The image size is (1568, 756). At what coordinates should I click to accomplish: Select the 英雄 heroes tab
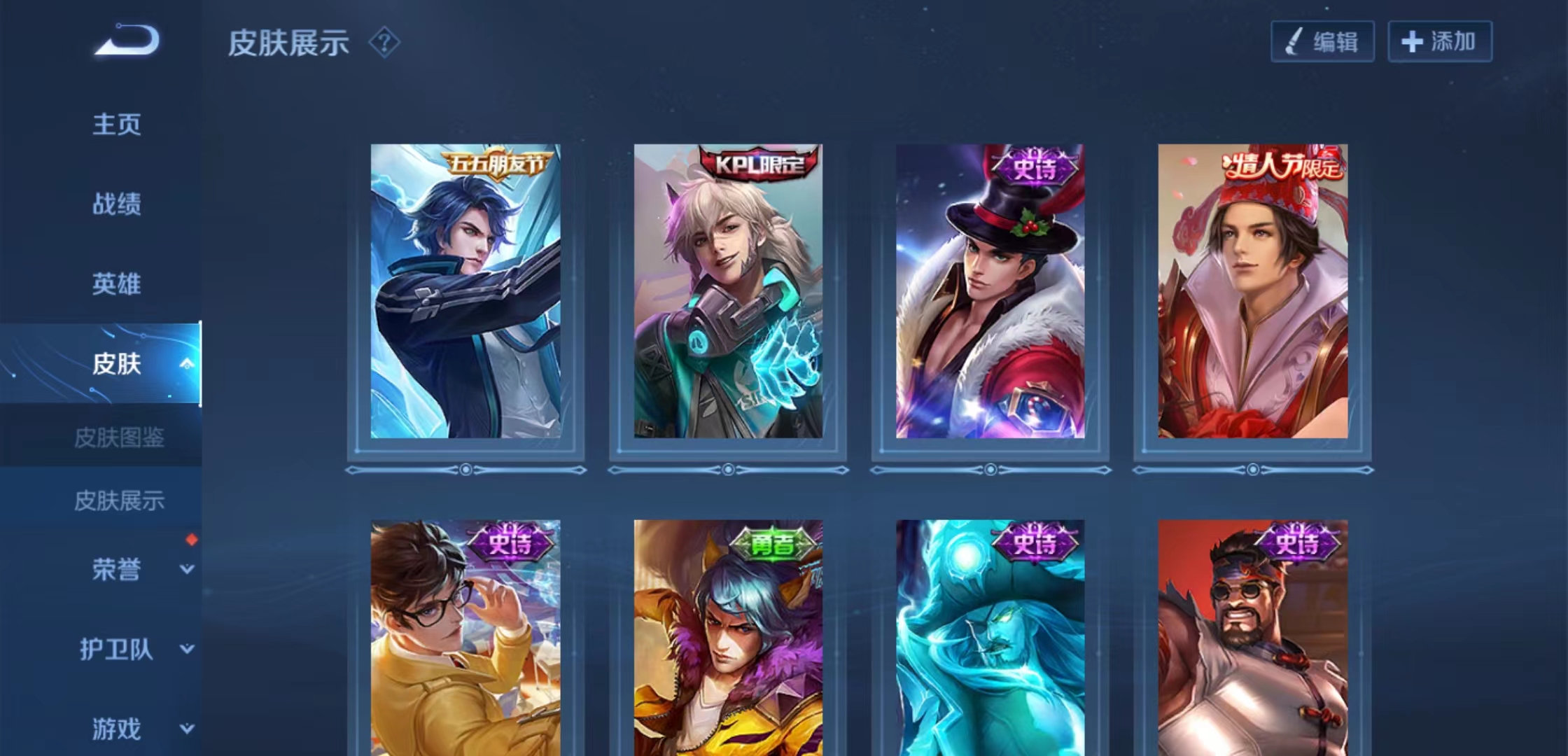tap(117, 284)
